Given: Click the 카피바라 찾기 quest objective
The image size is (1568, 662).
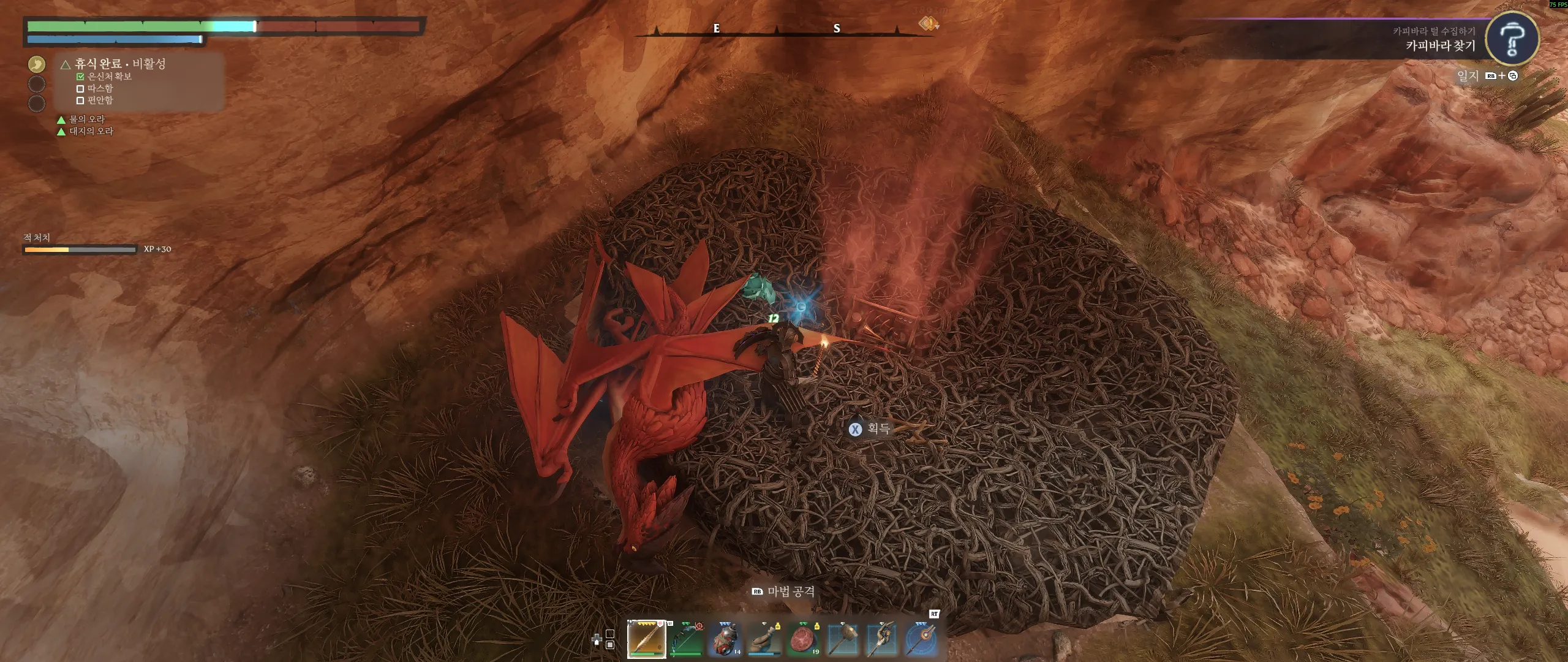Looking at the screenshot, I should coord(1440,46).
